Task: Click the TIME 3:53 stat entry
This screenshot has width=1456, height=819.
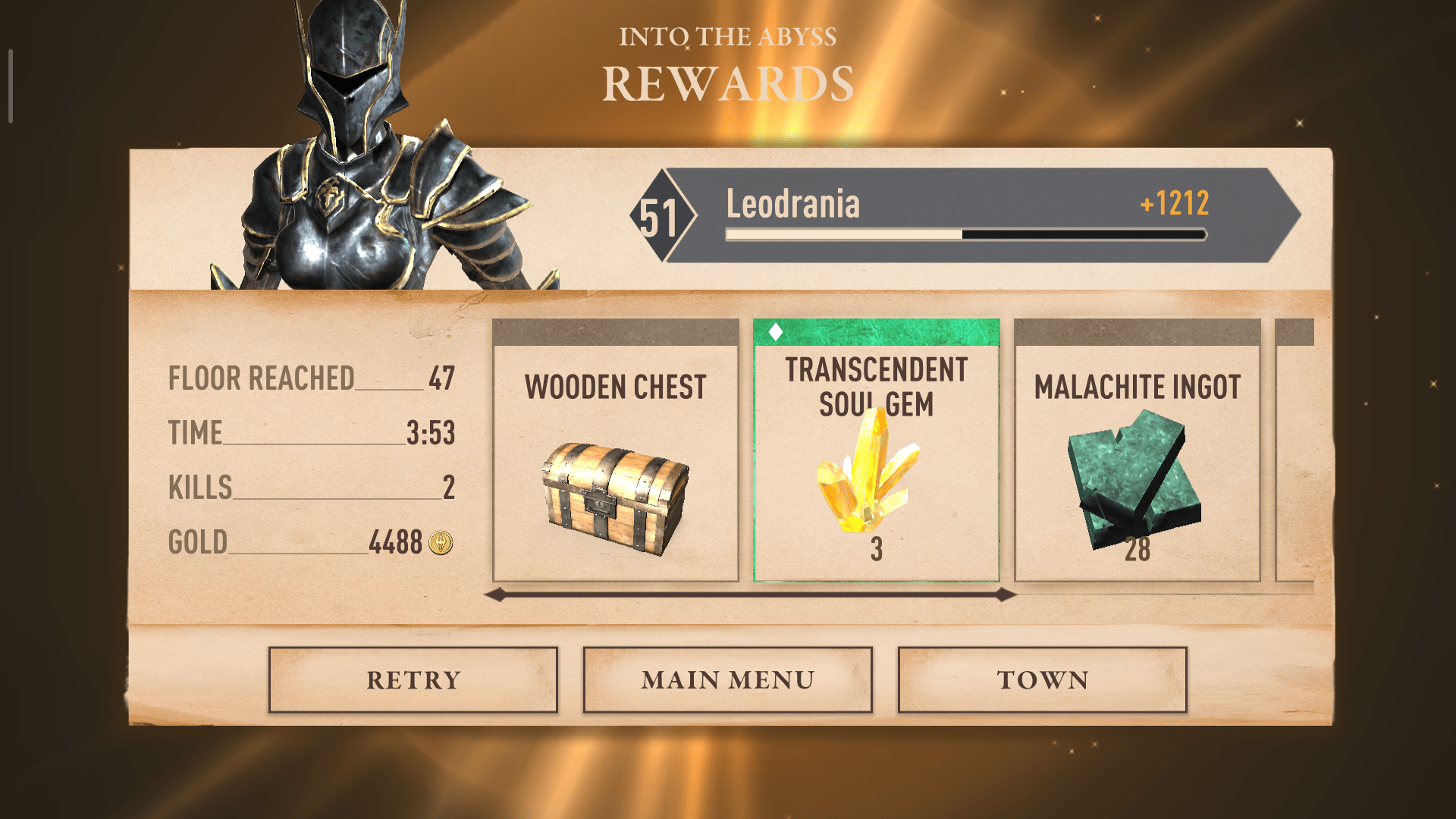Action: 311,434
